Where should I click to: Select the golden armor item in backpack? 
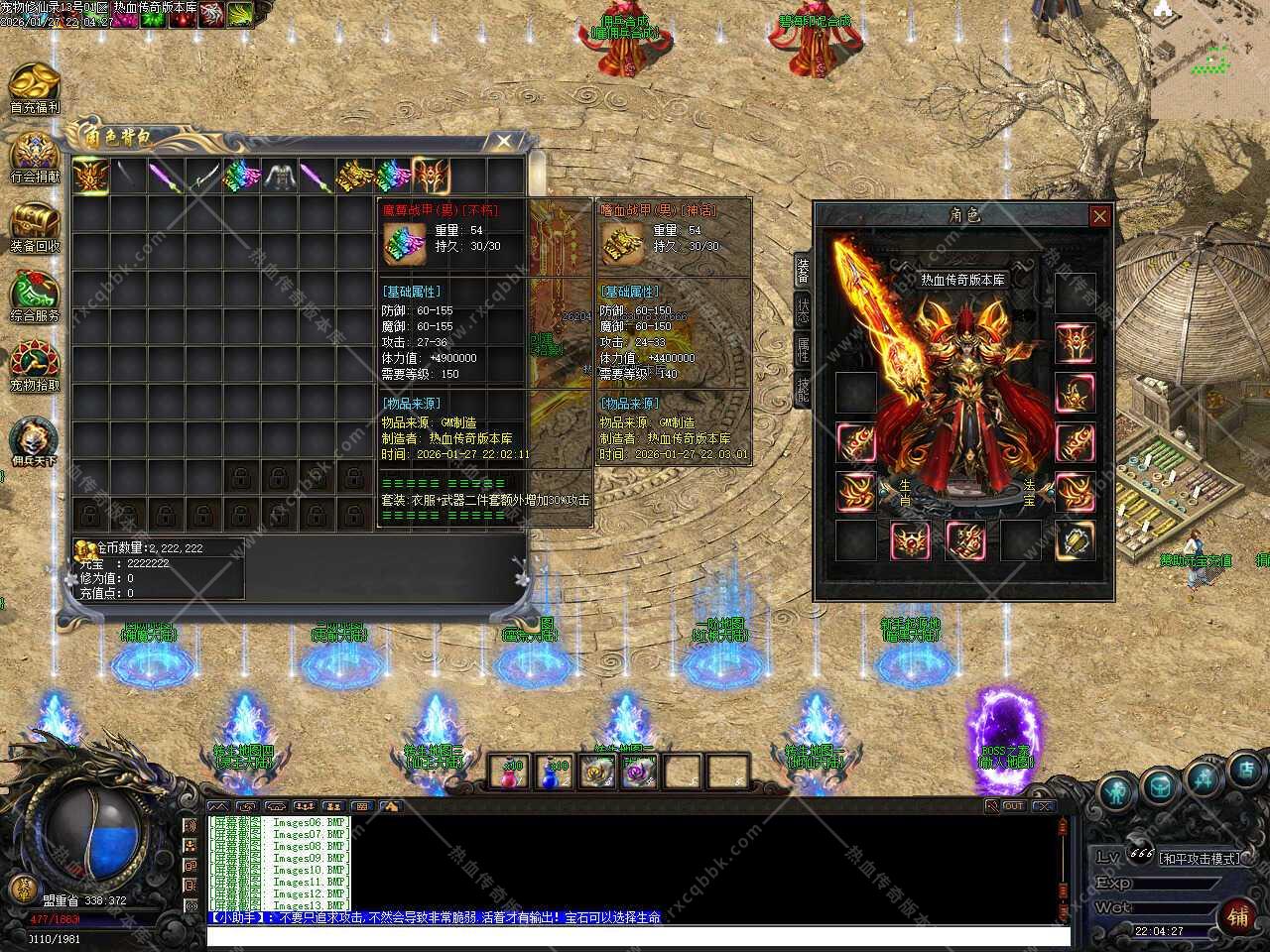pyautogui.click(x=355, y=177)
